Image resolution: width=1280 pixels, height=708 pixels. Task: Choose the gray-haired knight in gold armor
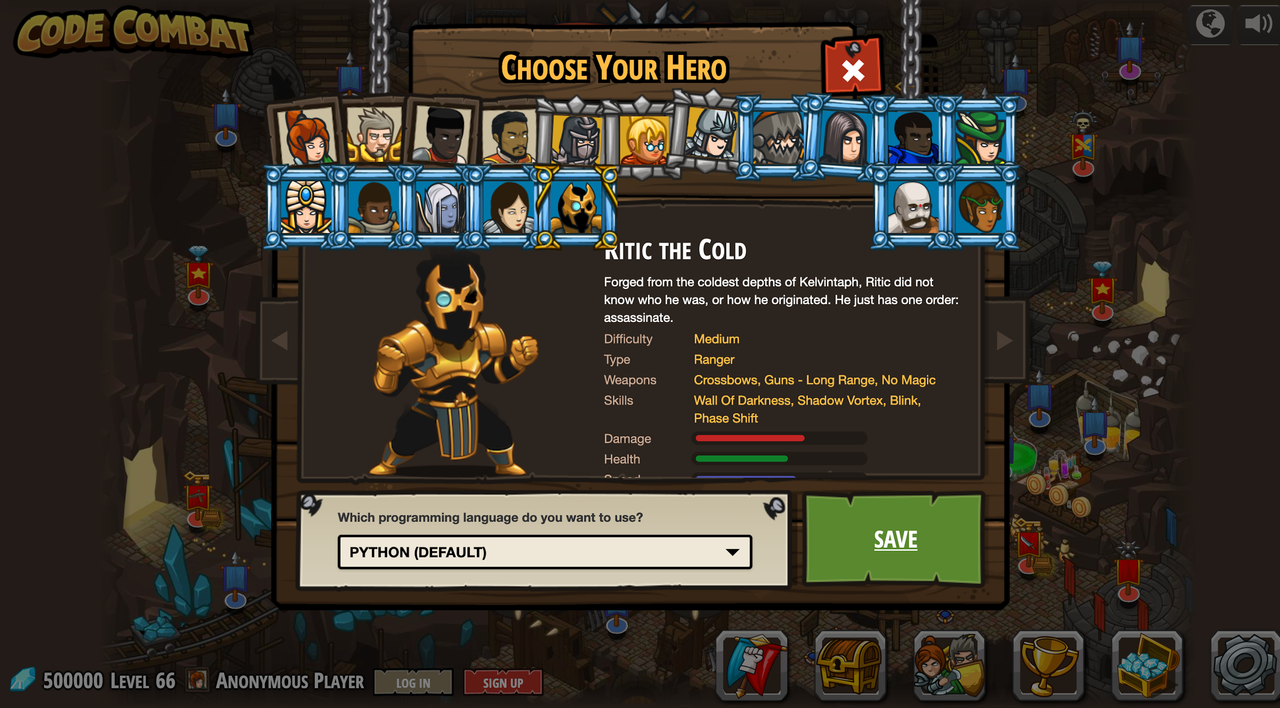tap(374, 136)
